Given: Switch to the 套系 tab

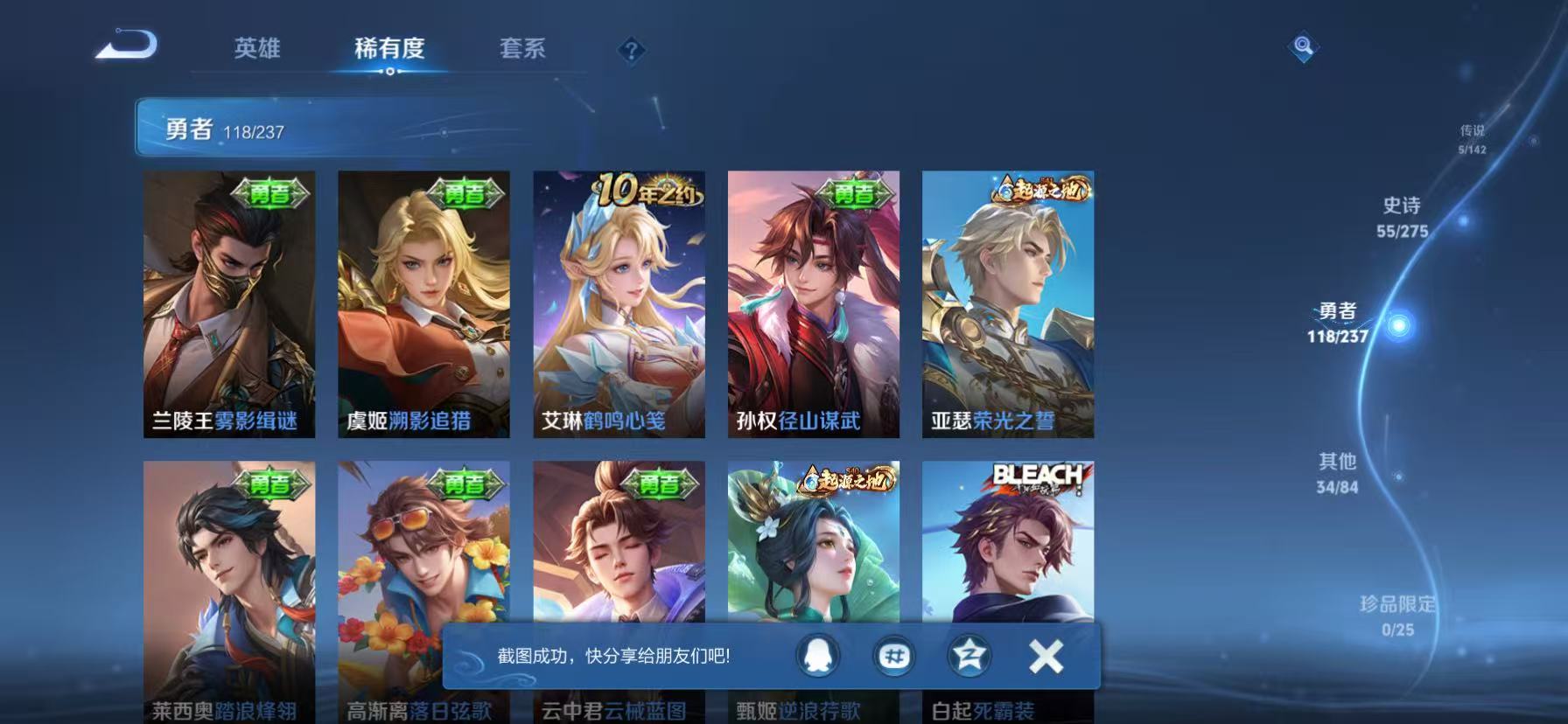Looking at the screenshot, I should click(x=522, y=49).
